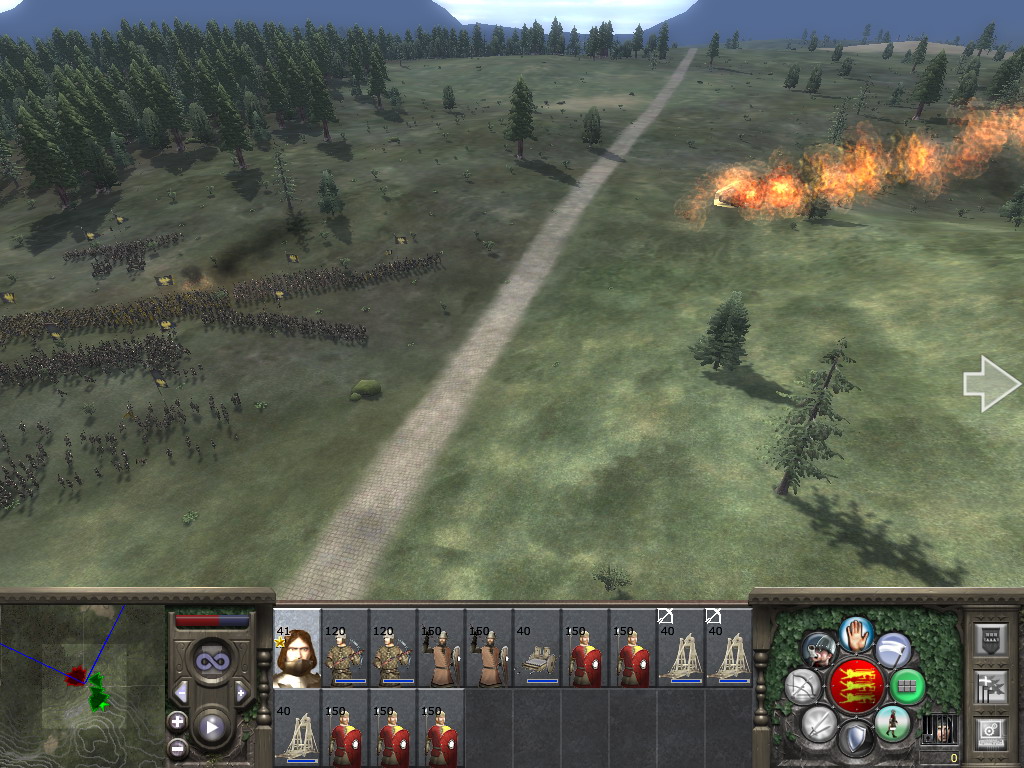Activate the rally horn-blower ability icon
Image resolution: width=1024 pixels, height=768 pixels.
[x=820, y=650]
